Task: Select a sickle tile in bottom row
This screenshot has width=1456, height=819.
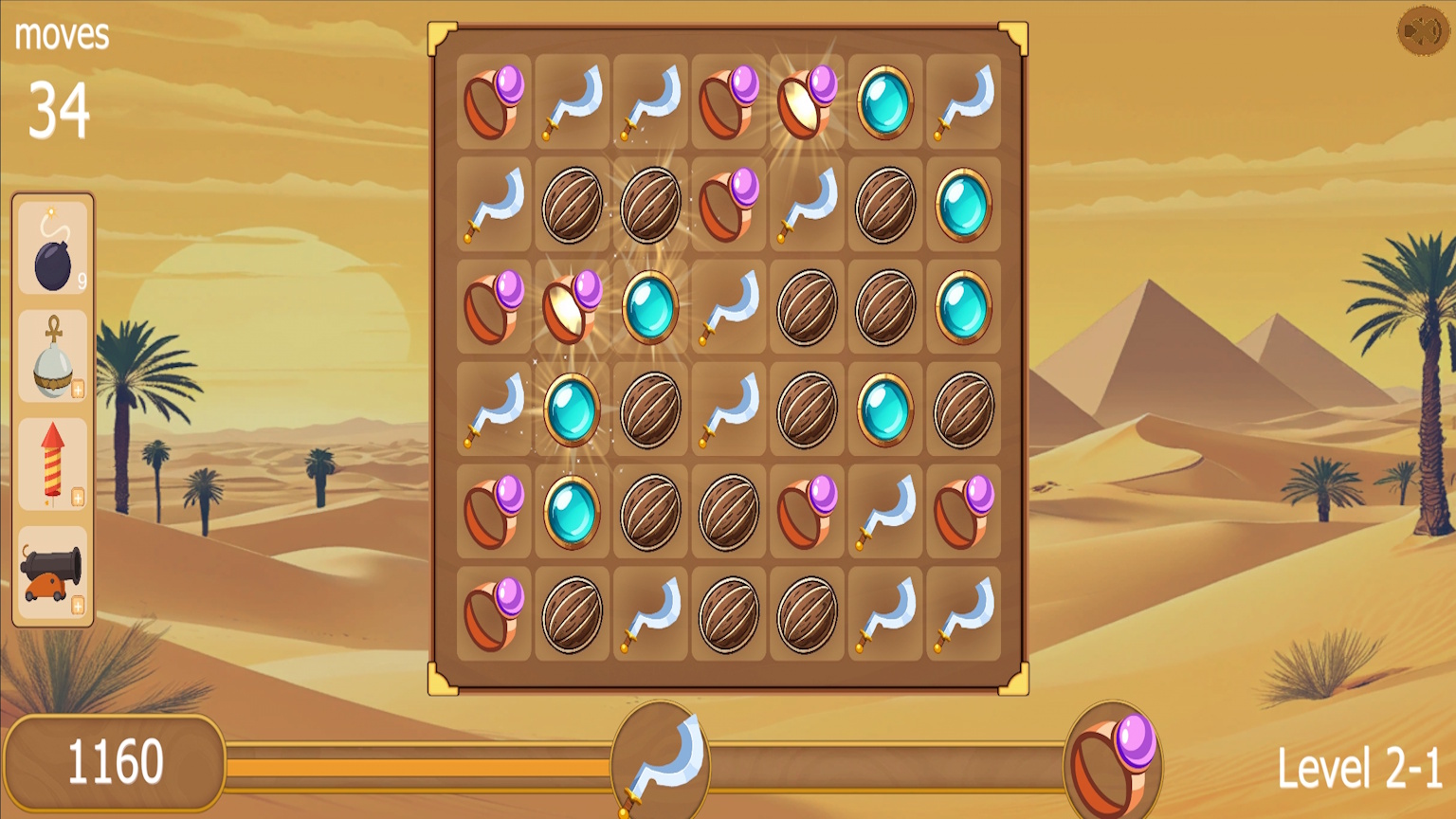Action: pos(648,613)
